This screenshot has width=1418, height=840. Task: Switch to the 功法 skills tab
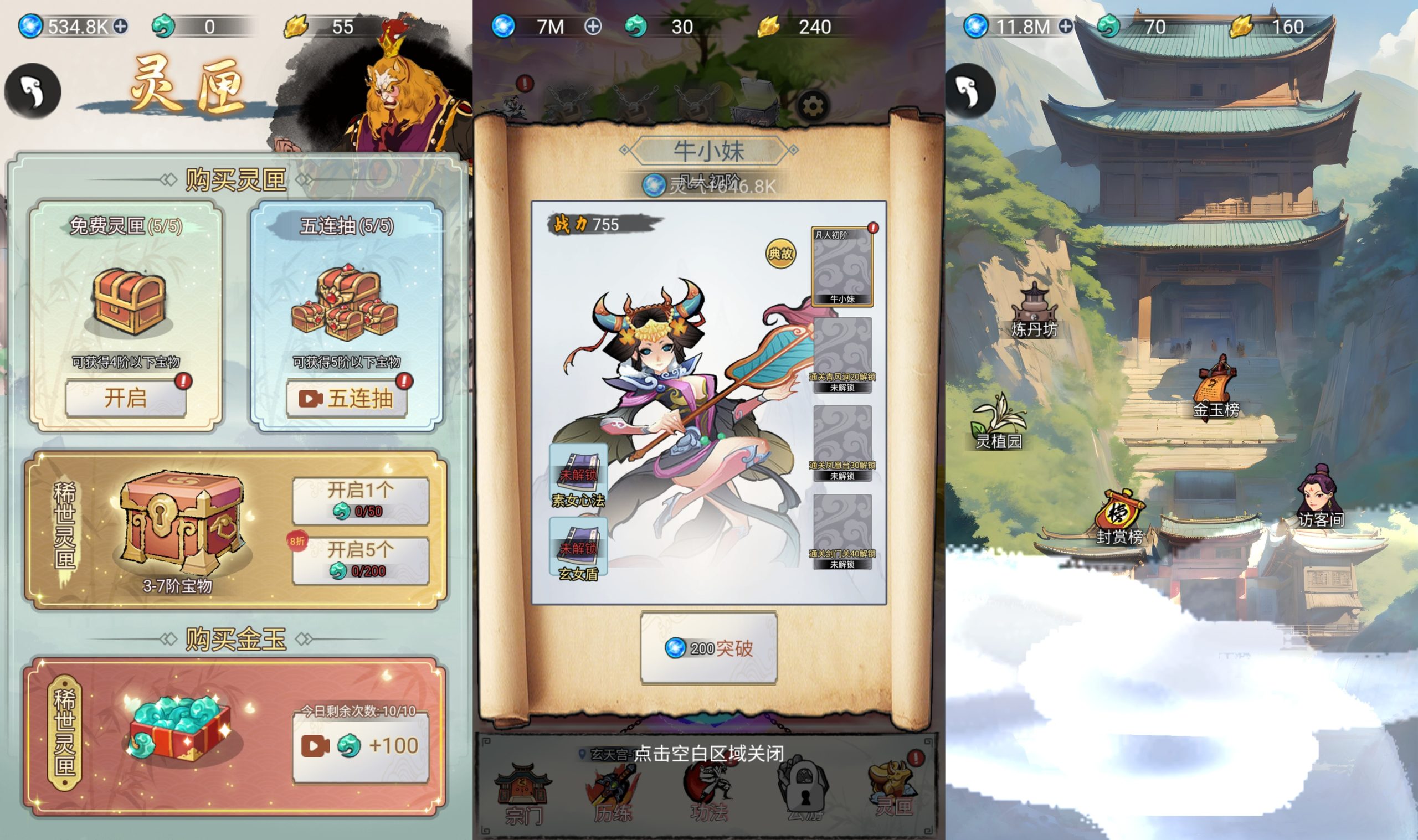coord(708,792)
